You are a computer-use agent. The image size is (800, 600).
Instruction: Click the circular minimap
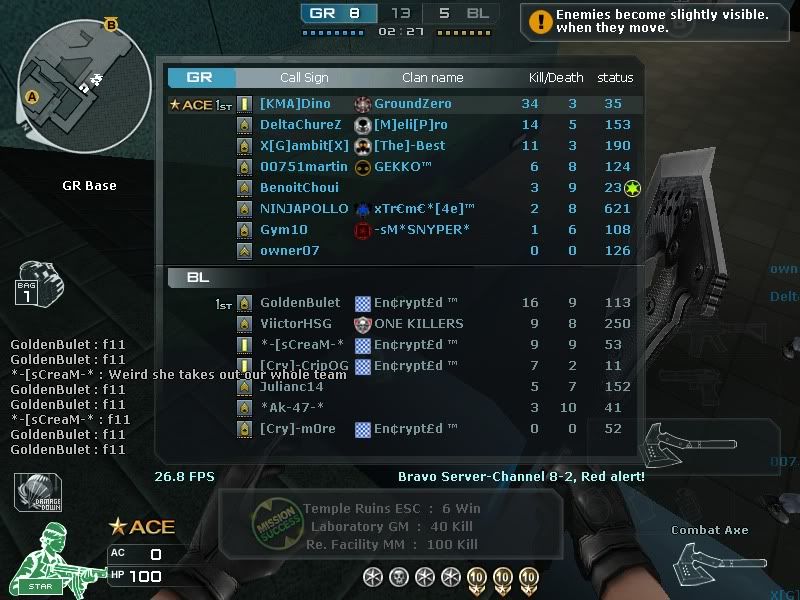click(73, 79)
